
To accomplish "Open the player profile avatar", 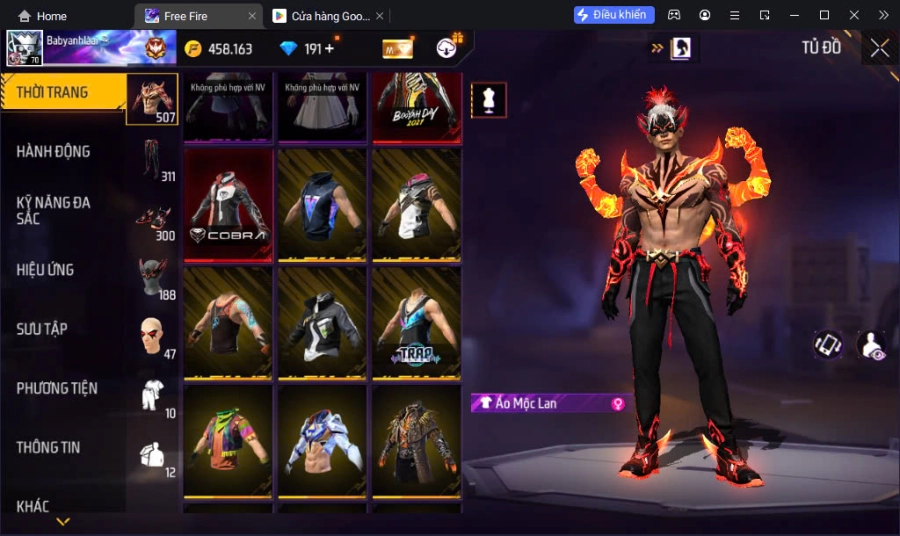I will tap(24, 48).
